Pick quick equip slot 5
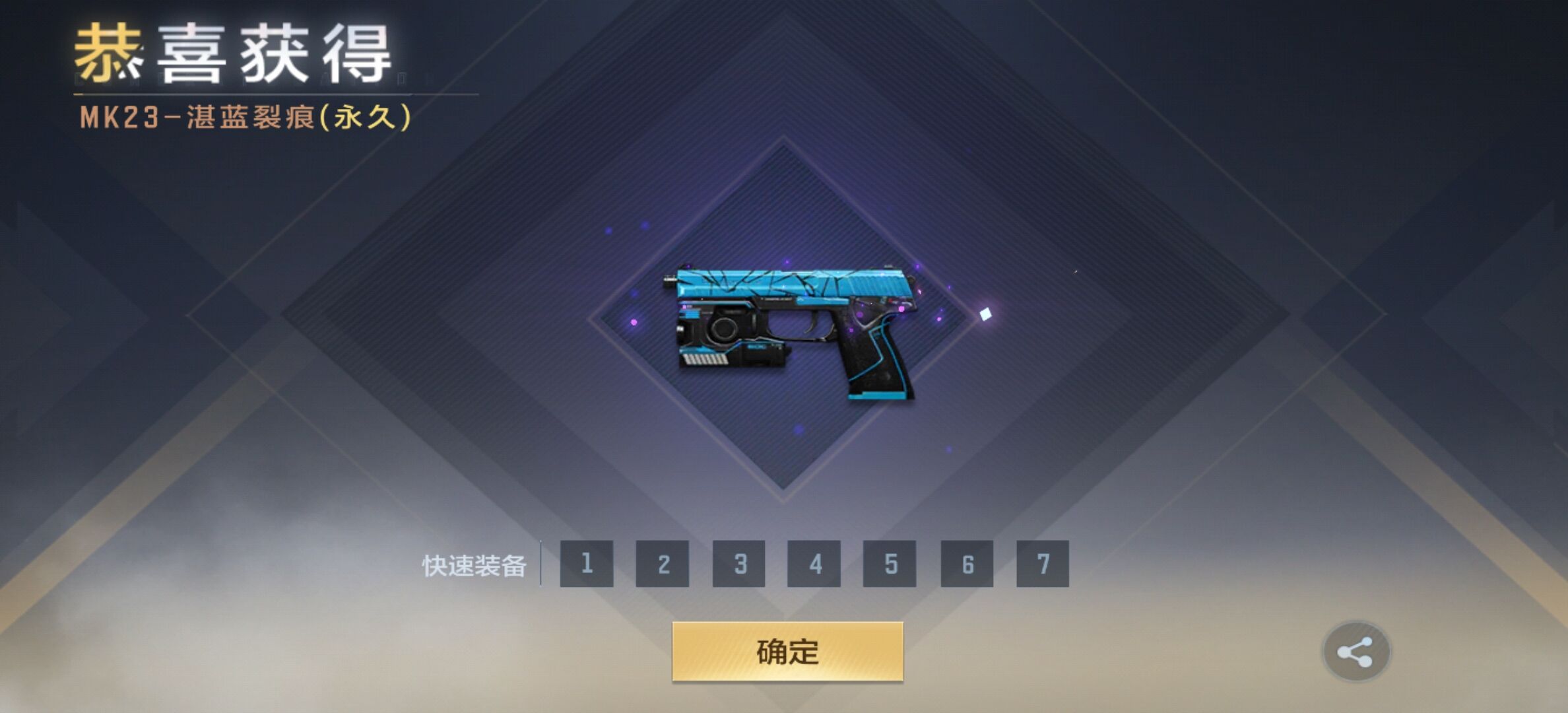The height and width of the screenshot is (713, 1568). pos(890,564)
